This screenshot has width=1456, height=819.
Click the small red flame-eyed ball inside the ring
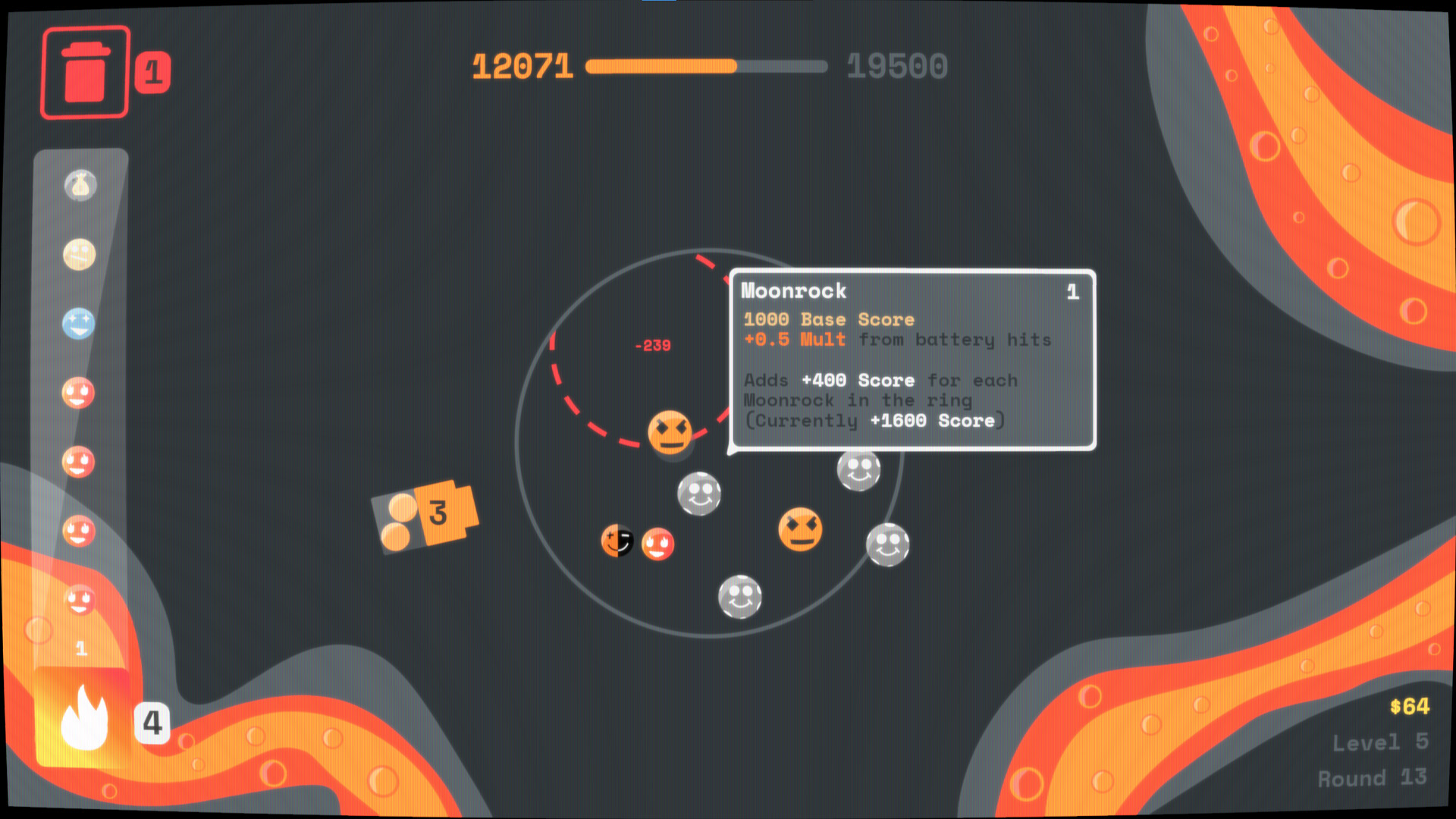[657, 543]
